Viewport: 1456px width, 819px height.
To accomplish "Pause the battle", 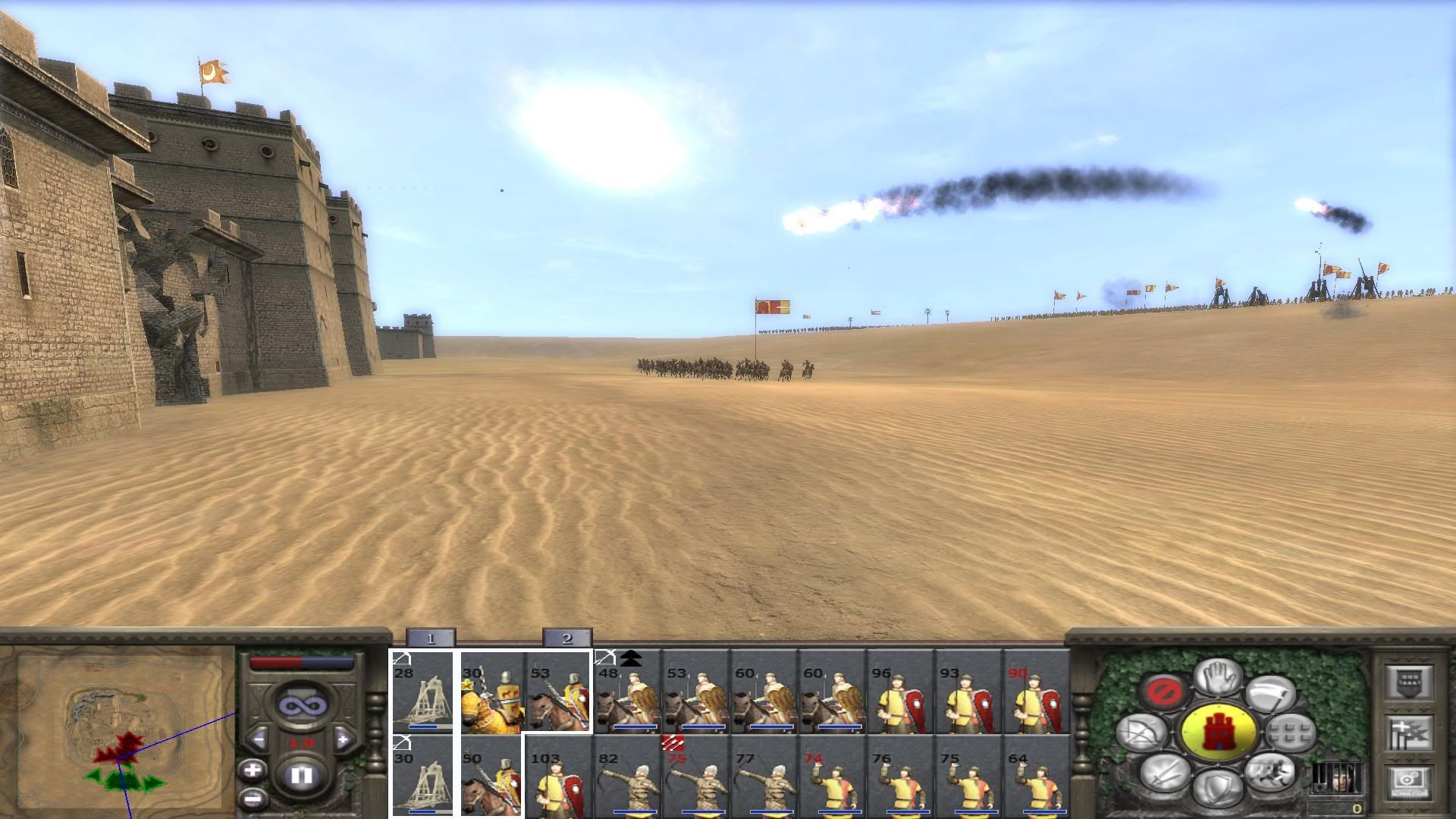I will click(x=302, y=775).
